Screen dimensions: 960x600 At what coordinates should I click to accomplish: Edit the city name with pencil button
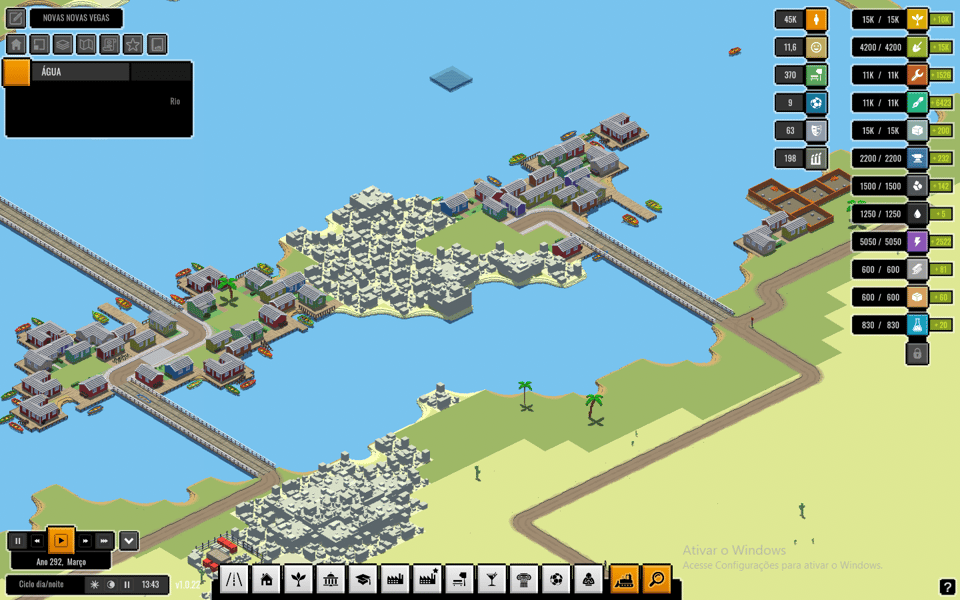tap(16, 18)
